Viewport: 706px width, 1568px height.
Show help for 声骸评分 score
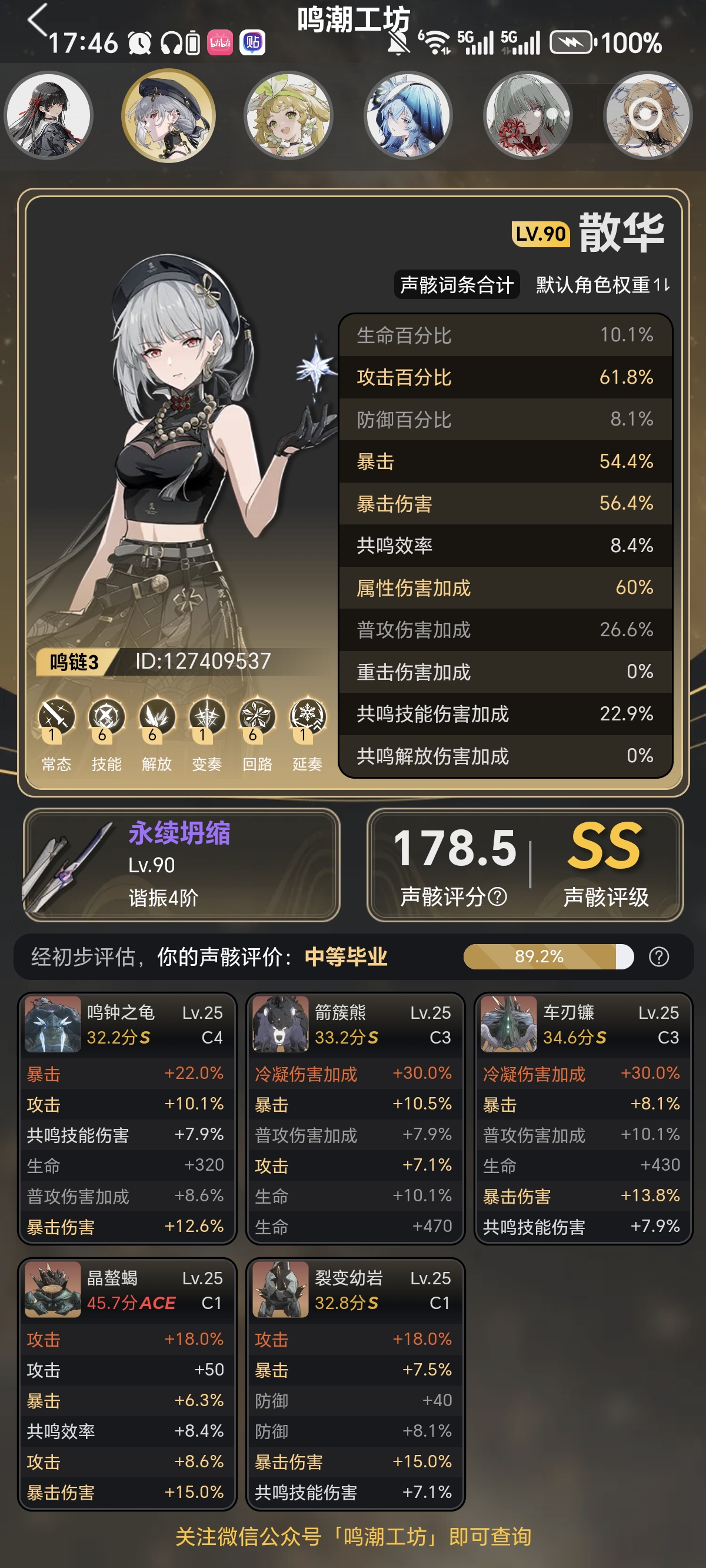click(x=497, y=896)
